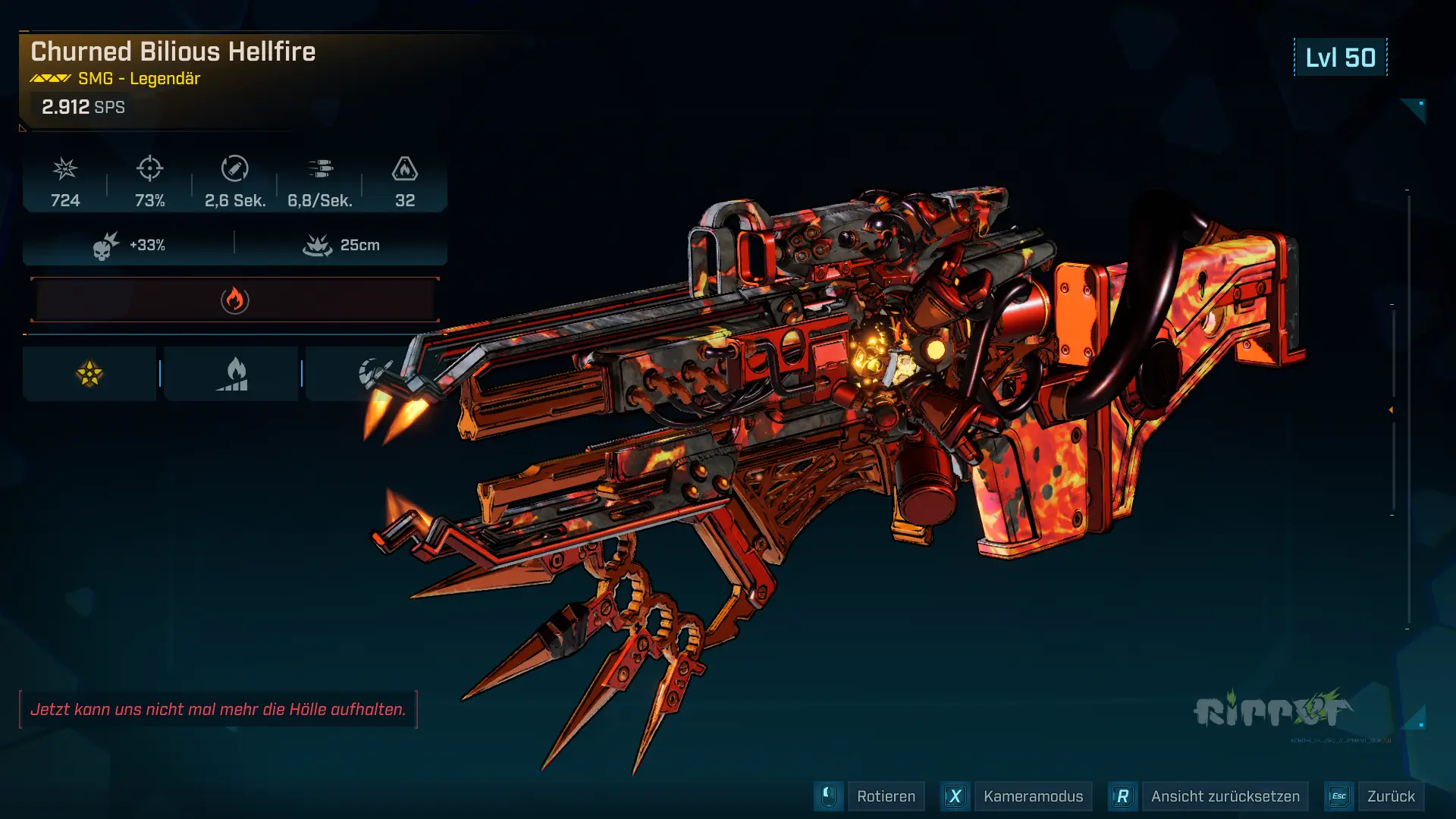Click the X key icon beside Kameramodus
1456x819 pixels.
click(x=955, y=796)
